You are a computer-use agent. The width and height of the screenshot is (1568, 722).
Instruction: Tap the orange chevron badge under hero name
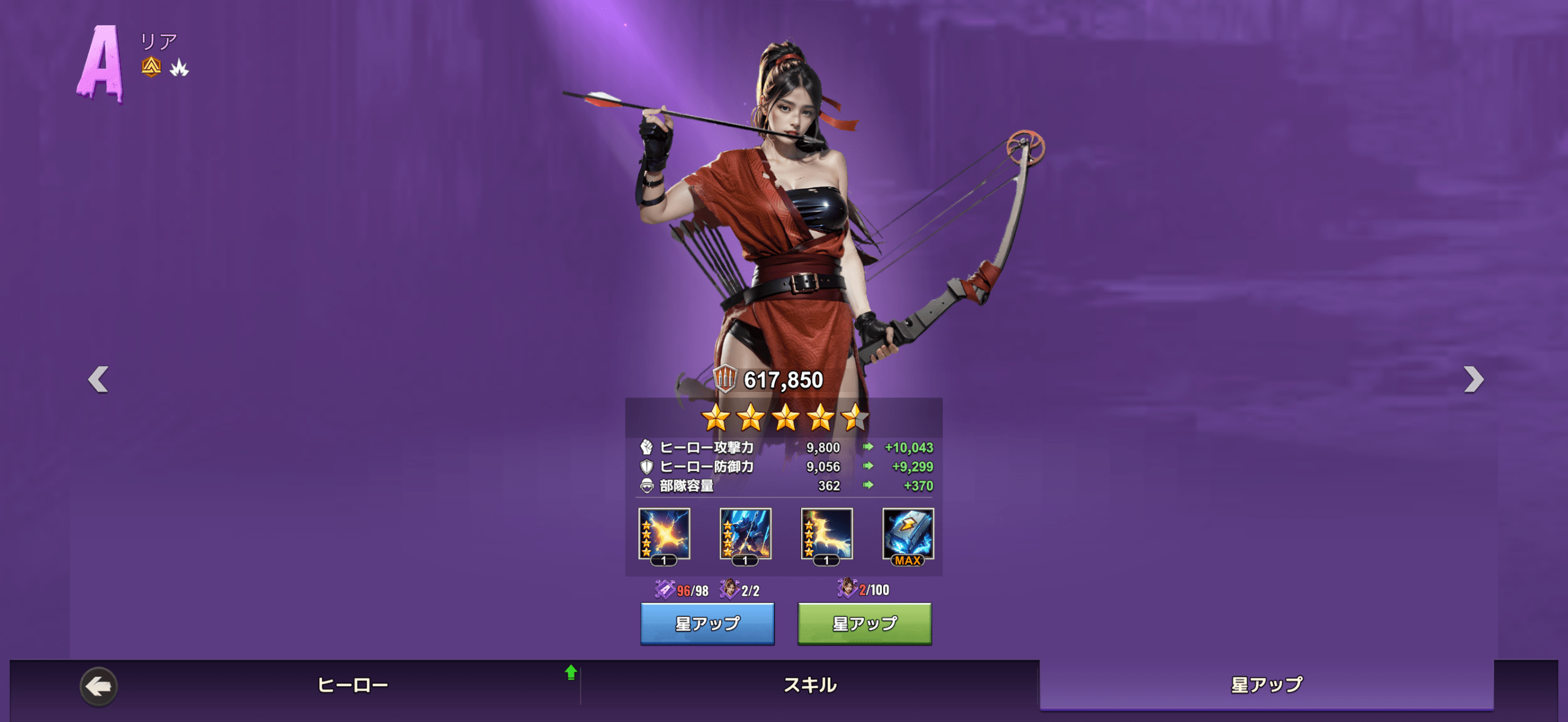[x=151, y=67]
